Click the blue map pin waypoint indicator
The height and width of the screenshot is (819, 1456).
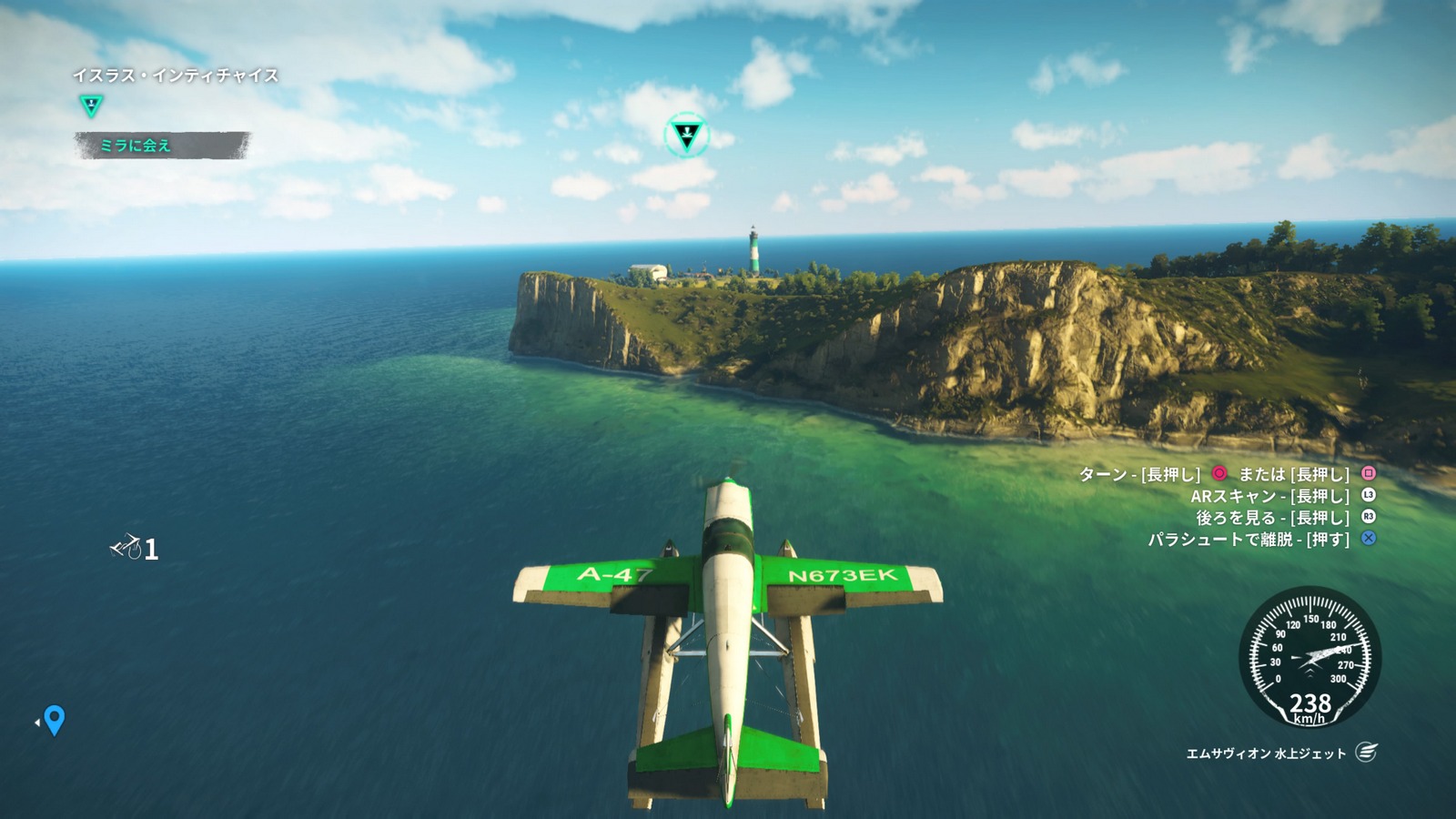point(55,720)
